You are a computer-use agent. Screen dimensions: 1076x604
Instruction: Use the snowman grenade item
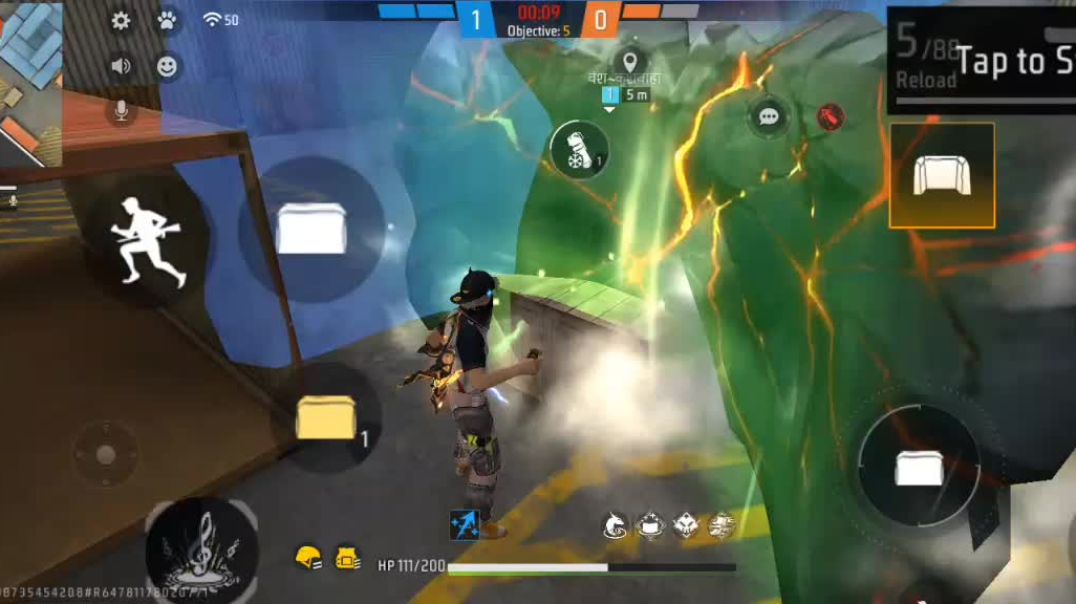click(579, 150)
